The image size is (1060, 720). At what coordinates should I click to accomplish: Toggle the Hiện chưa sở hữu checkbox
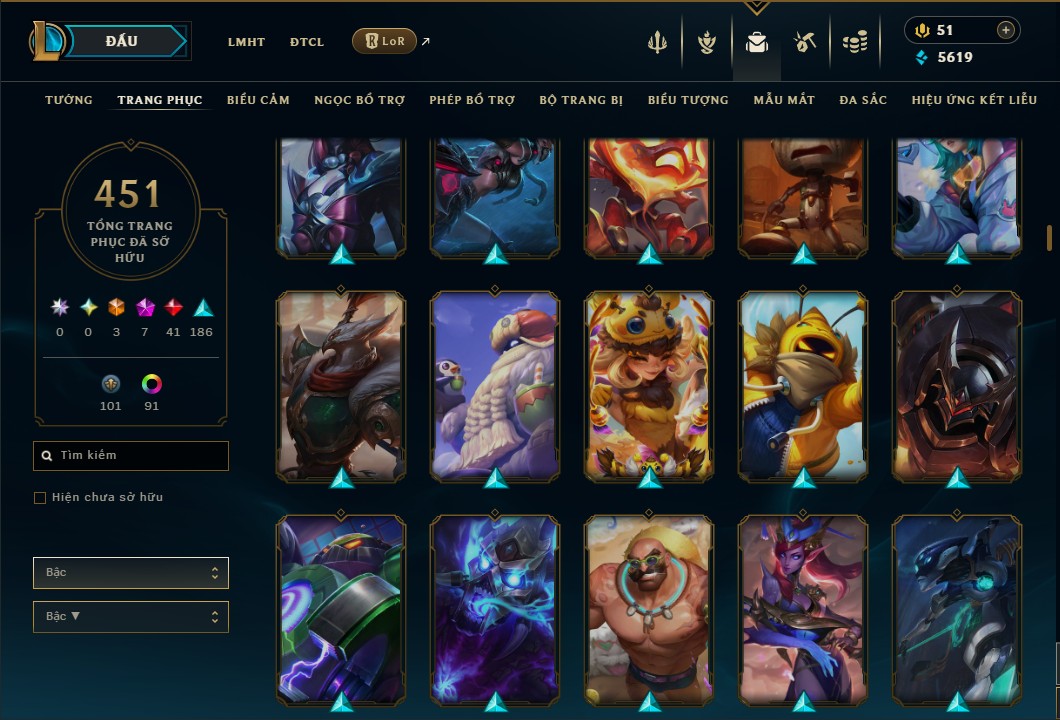[40, 498]
